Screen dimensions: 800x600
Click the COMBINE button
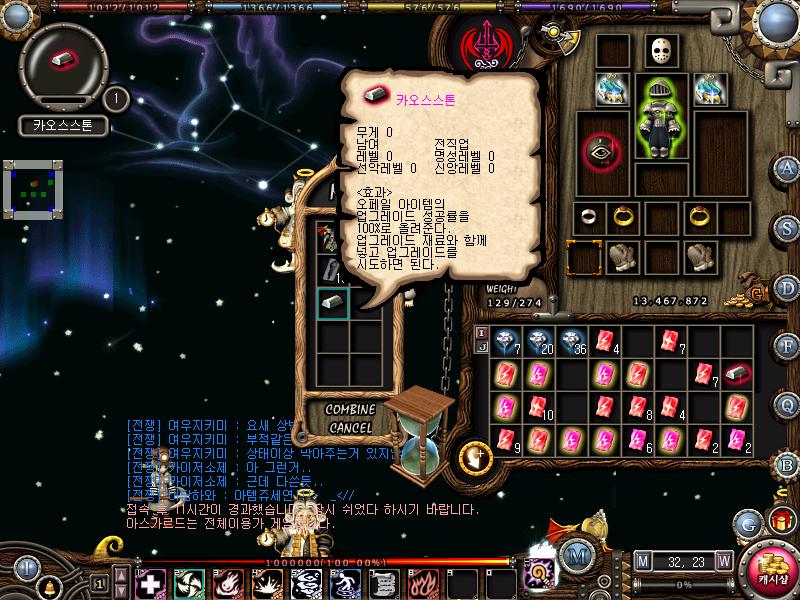point(349,411)
